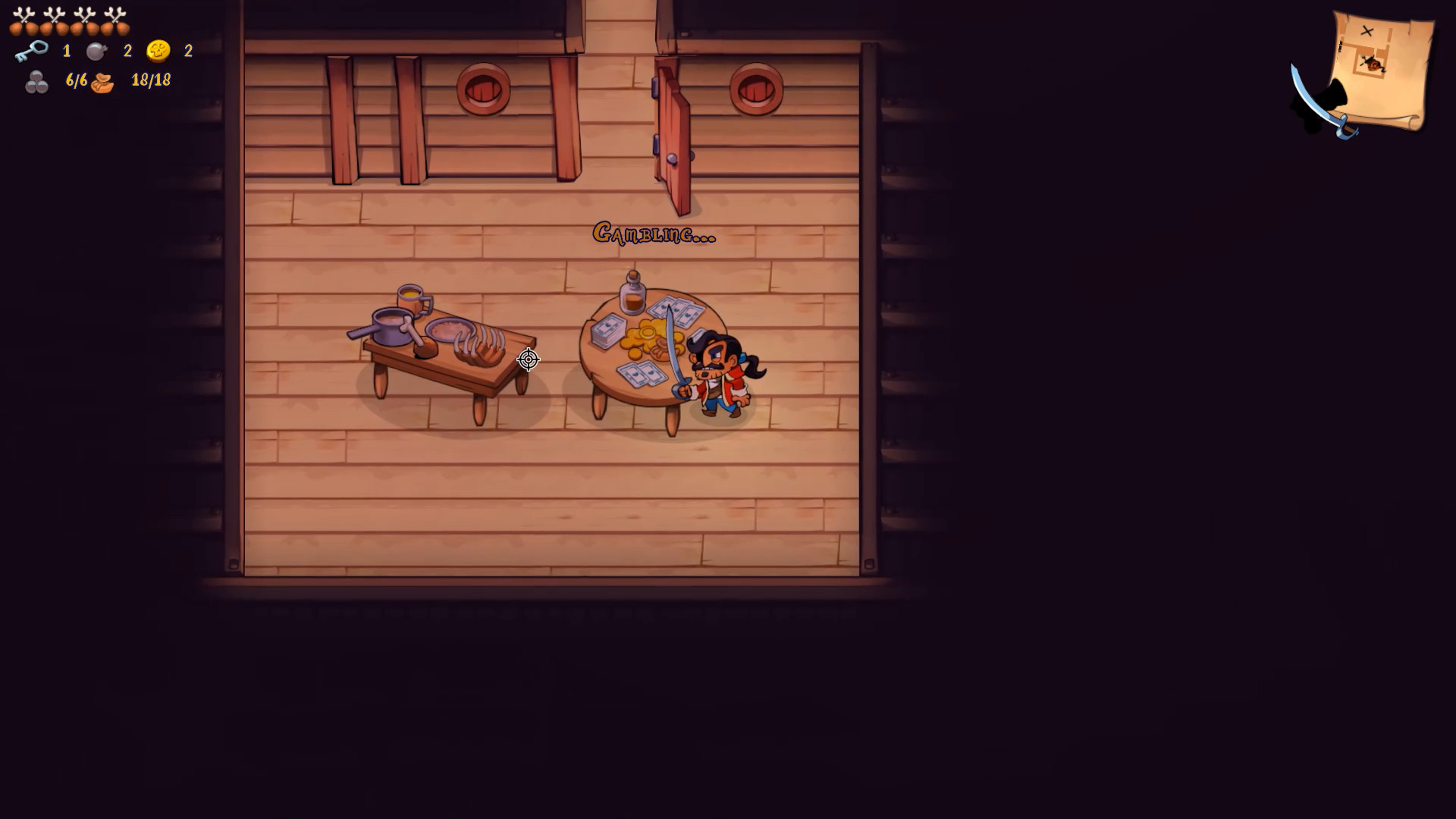Select the golden skull coin icon
1456x819 pixels.
[157, 52]
